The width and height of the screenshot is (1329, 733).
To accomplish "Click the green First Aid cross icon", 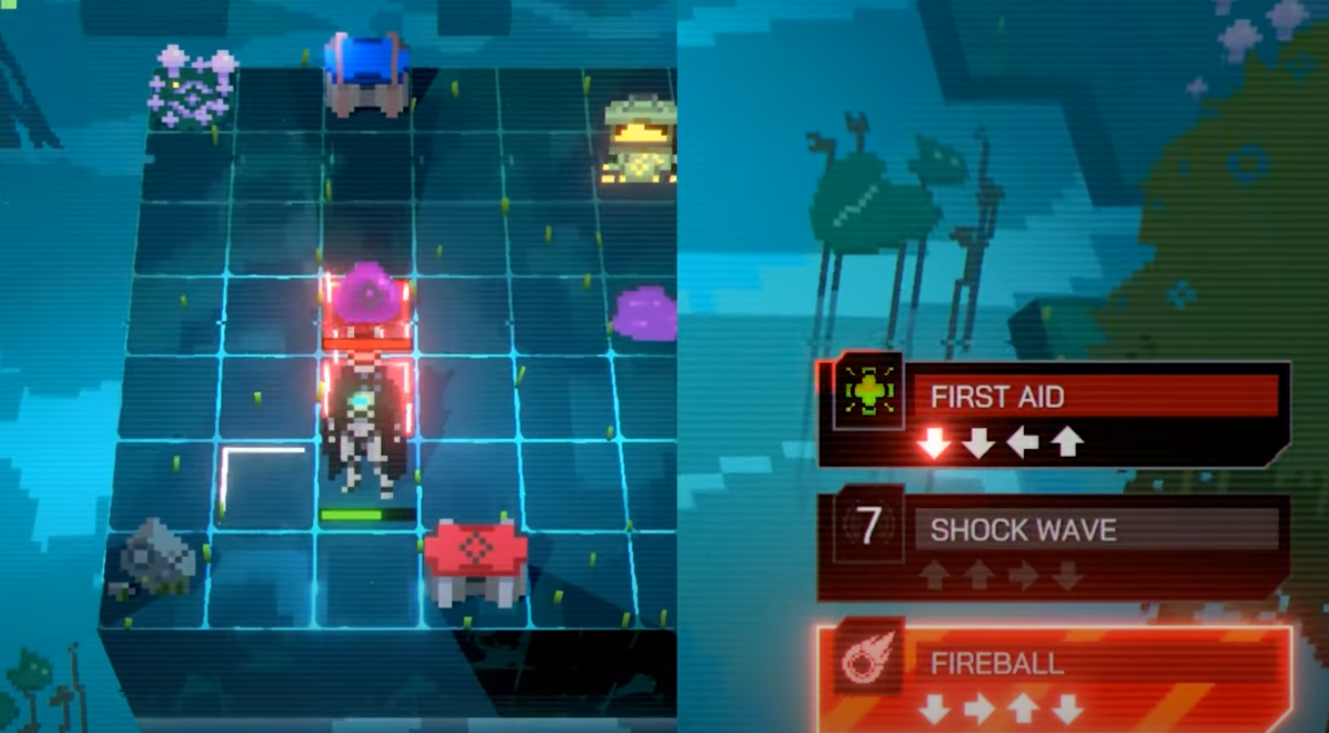I will (869, 391).
